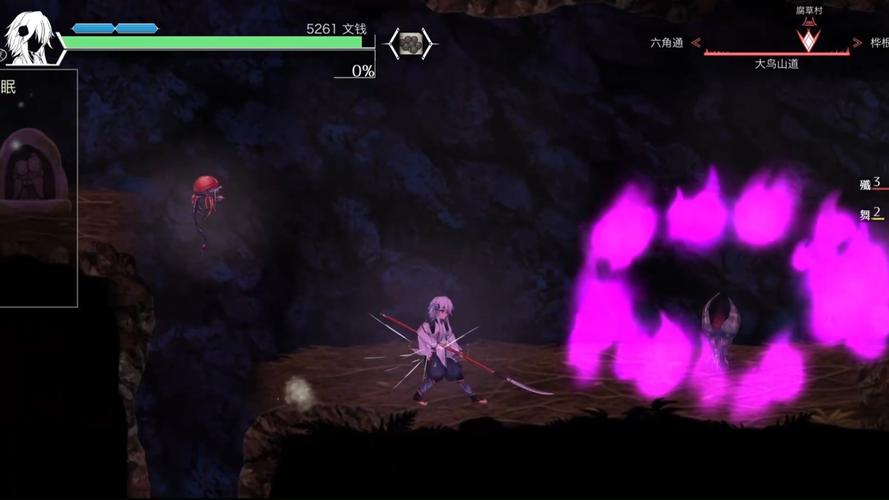Viewport: 889px width, 500px height.
Task: Click the left arrow toward 六角通
Action: (x=696, y=44)
